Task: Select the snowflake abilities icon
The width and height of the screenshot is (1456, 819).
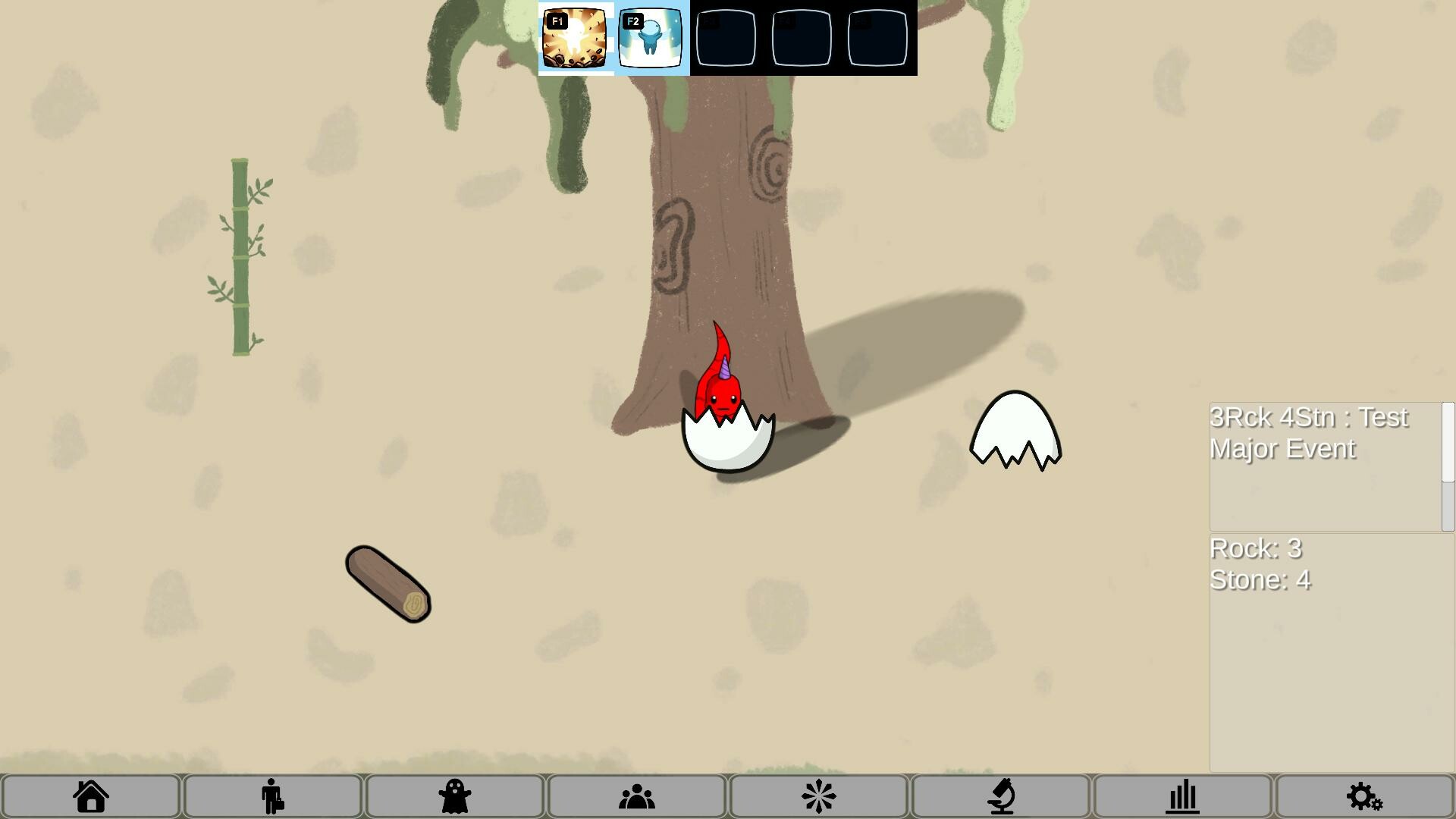Action: (818, 796)
